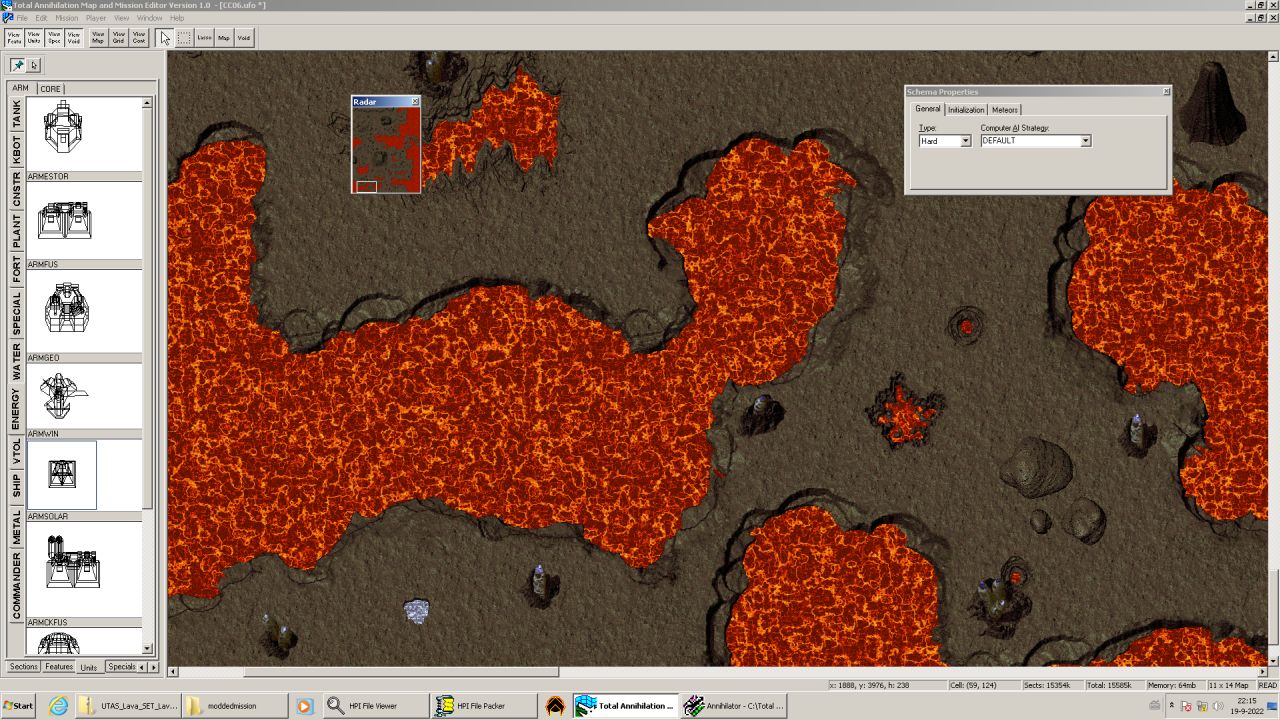This screenshot has height=720, width=1280.
Task: Choose the arrow pointer tool in toolbar
Action: [x=165, y=37]
